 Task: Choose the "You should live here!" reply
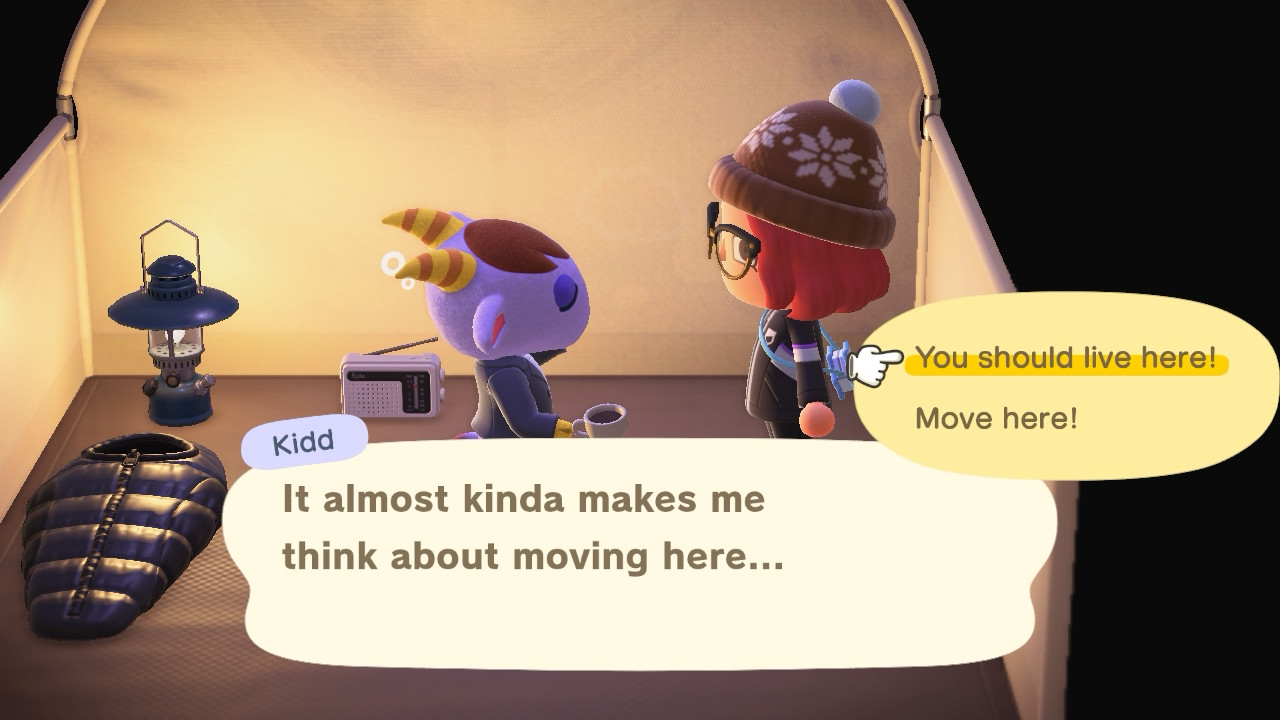[x=1065, y=358]
